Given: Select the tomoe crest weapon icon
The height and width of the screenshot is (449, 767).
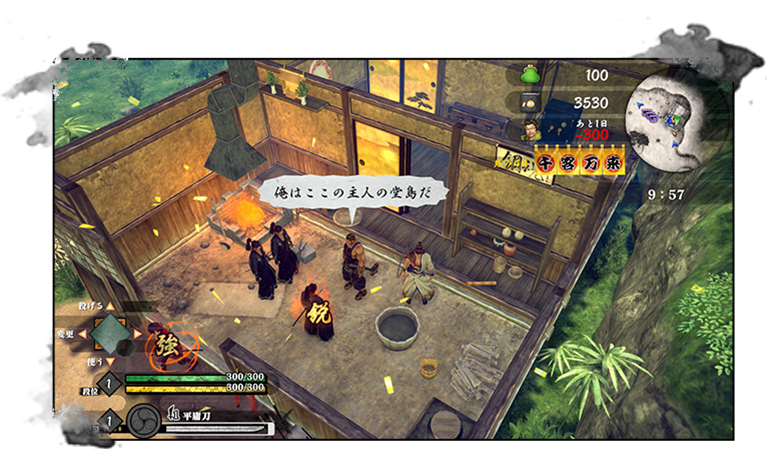Looking at the screenshot, I should [x=144, y=420].
